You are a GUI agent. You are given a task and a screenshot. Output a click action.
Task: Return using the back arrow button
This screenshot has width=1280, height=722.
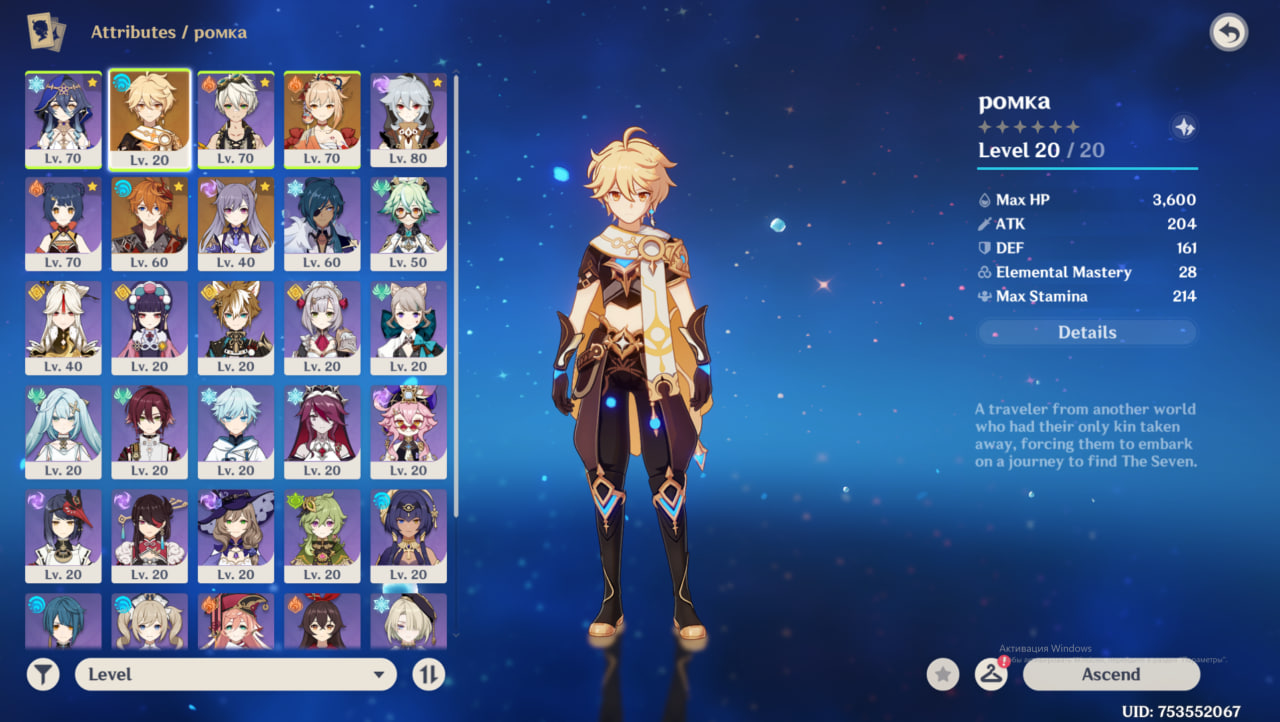1229,33
